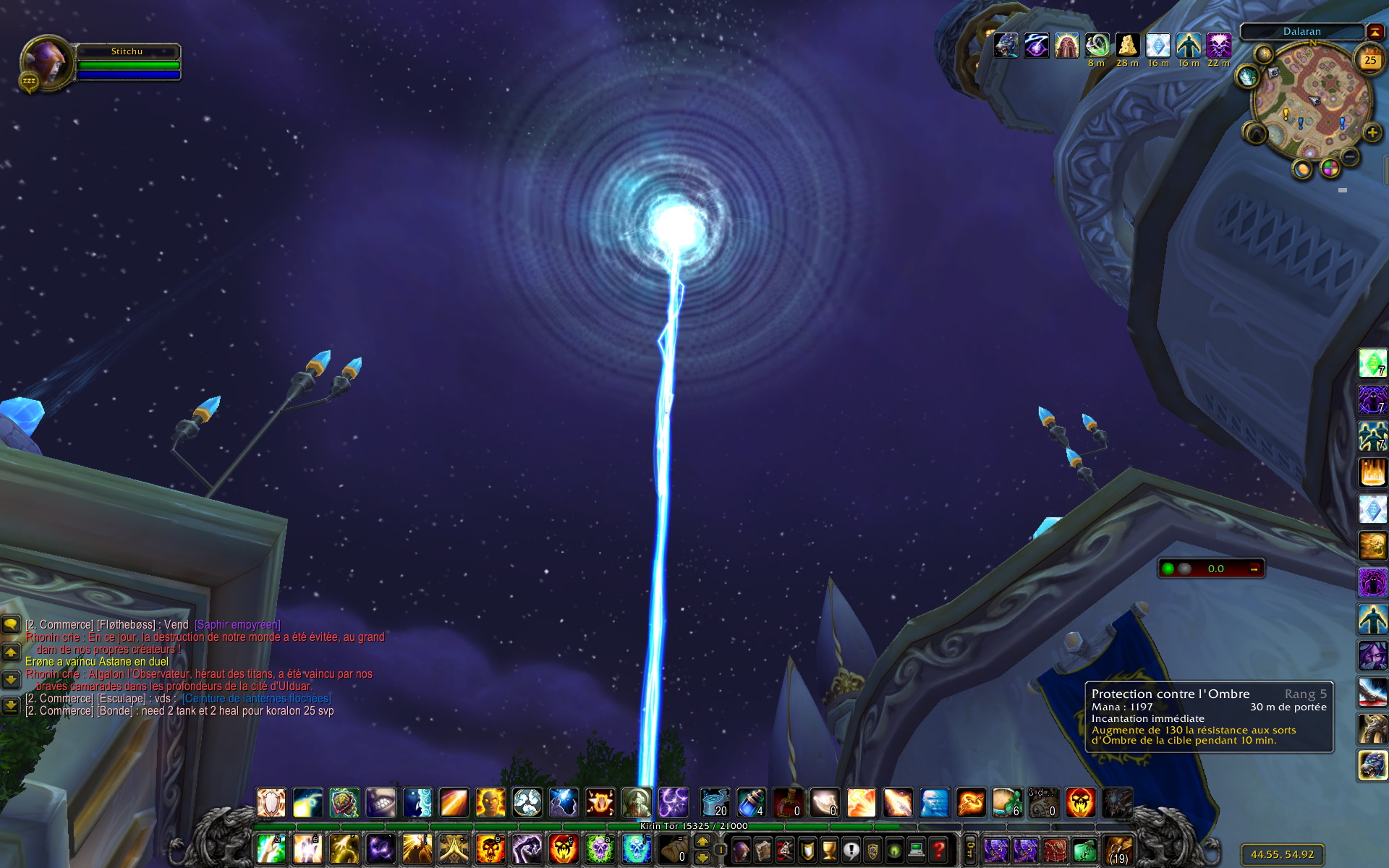Open the chat menu speech bubble button

click(11, 624)
